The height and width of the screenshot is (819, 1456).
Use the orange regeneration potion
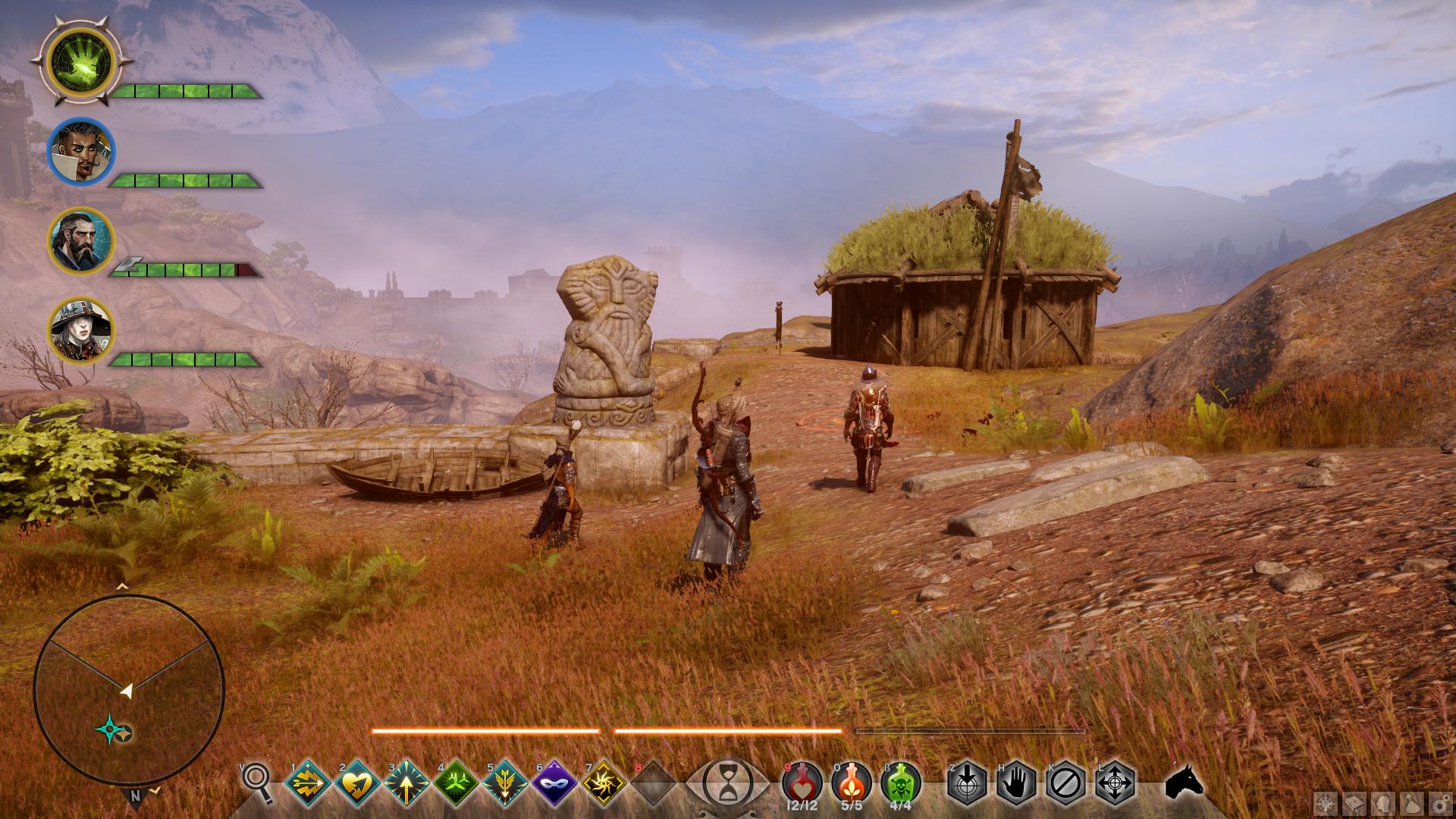point(852,781)
